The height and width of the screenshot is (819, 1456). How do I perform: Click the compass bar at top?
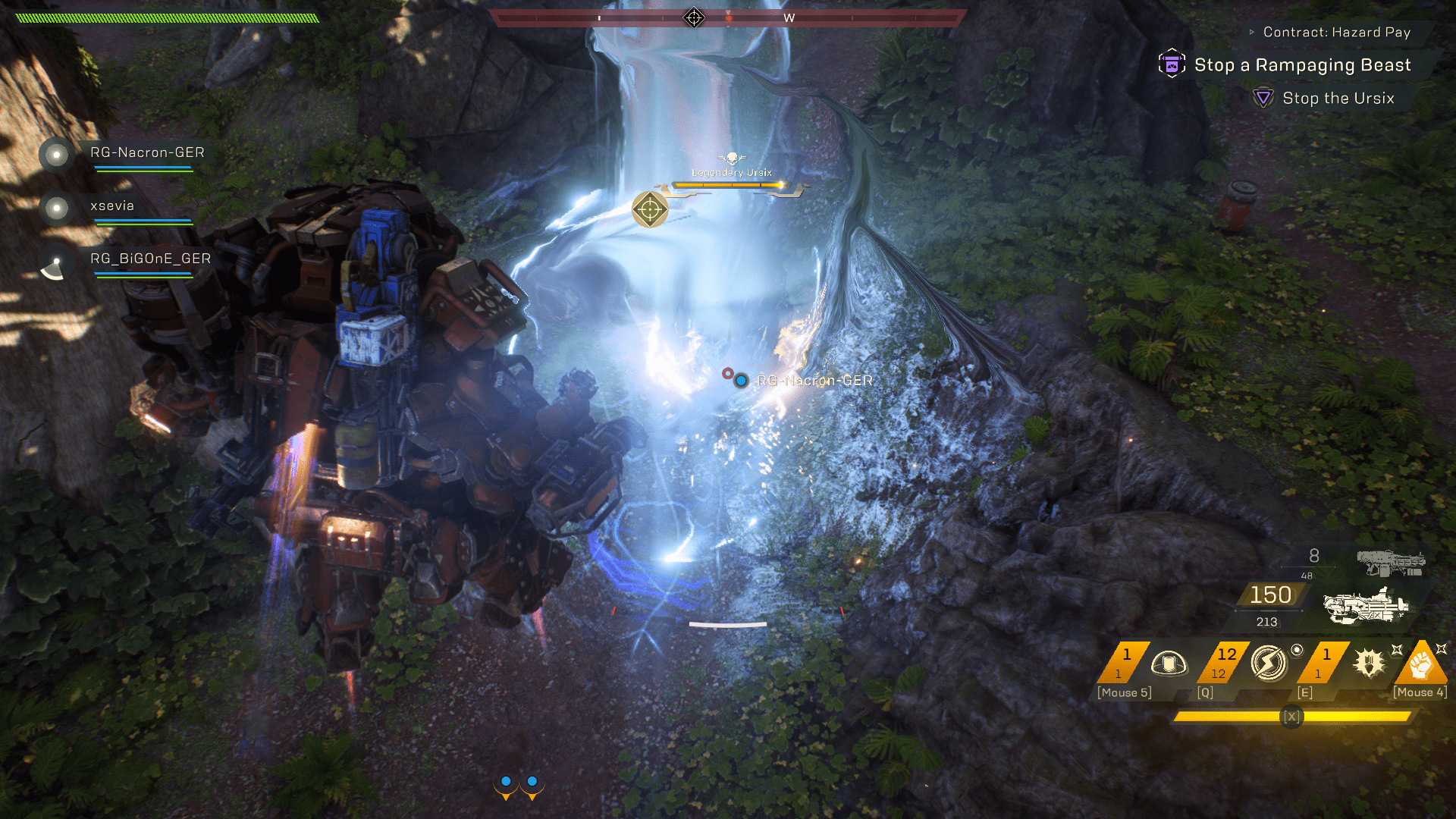pos(728,17)
